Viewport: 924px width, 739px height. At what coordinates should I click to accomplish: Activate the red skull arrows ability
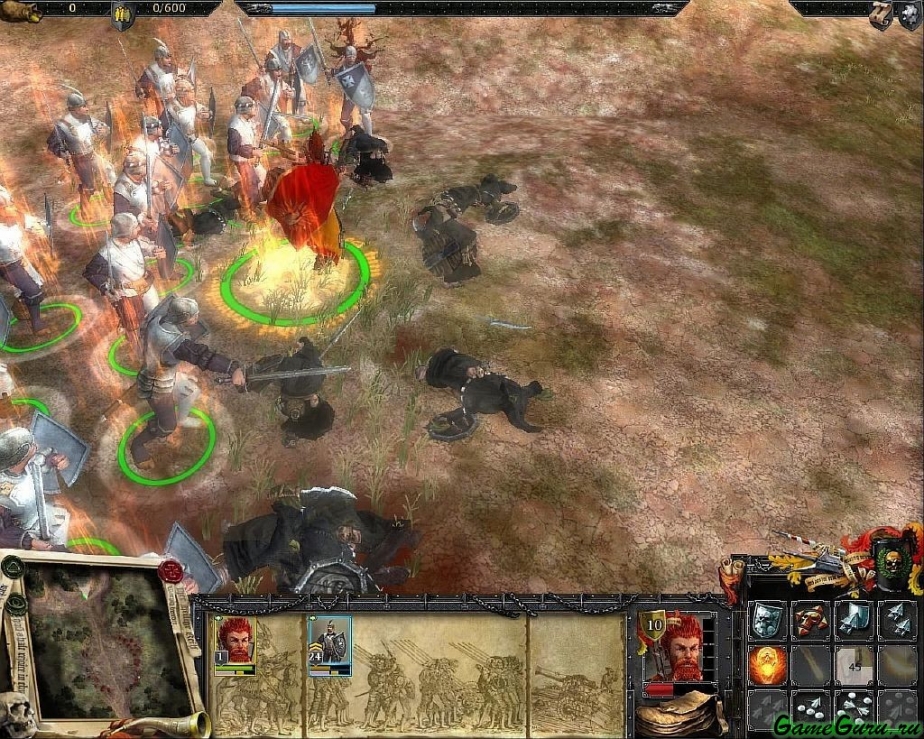point(811,621)
